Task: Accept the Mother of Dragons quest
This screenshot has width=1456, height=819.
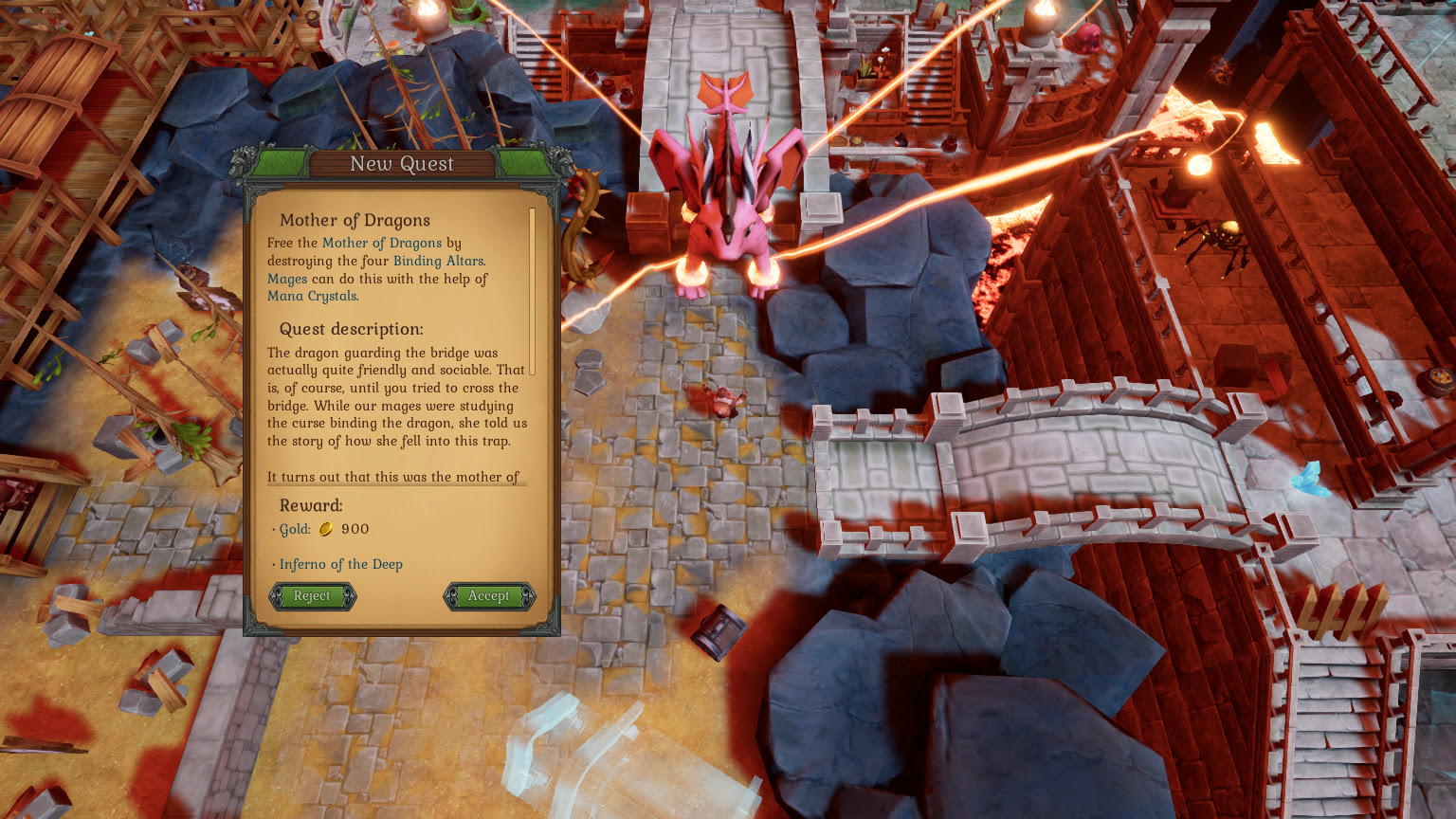Action: click(488, 596)
